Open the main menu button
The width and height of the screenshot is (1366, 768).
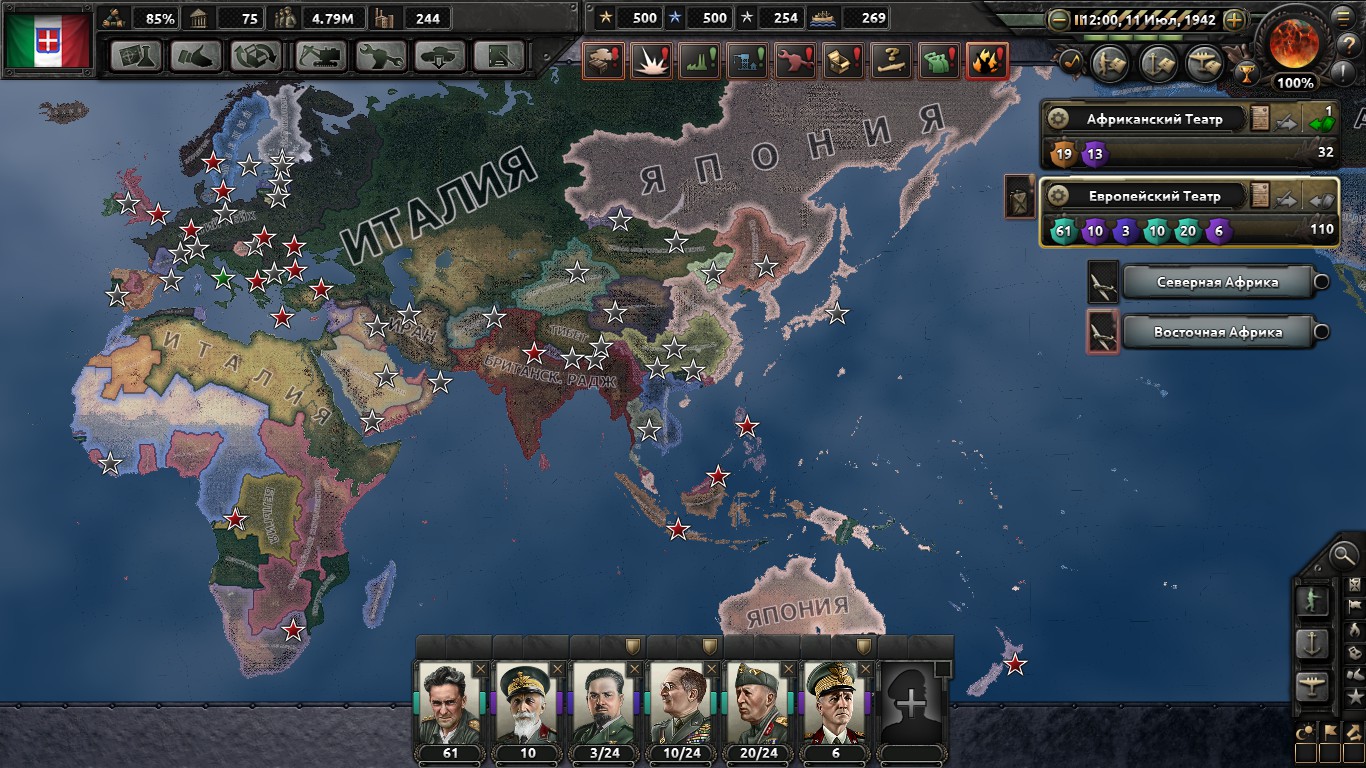click(x=1342, y=16)
